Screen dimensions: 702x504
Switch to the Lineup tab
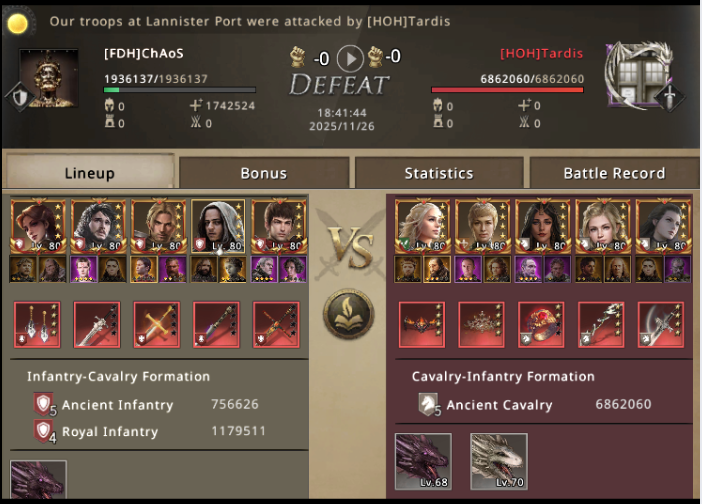tap(89, 173)
